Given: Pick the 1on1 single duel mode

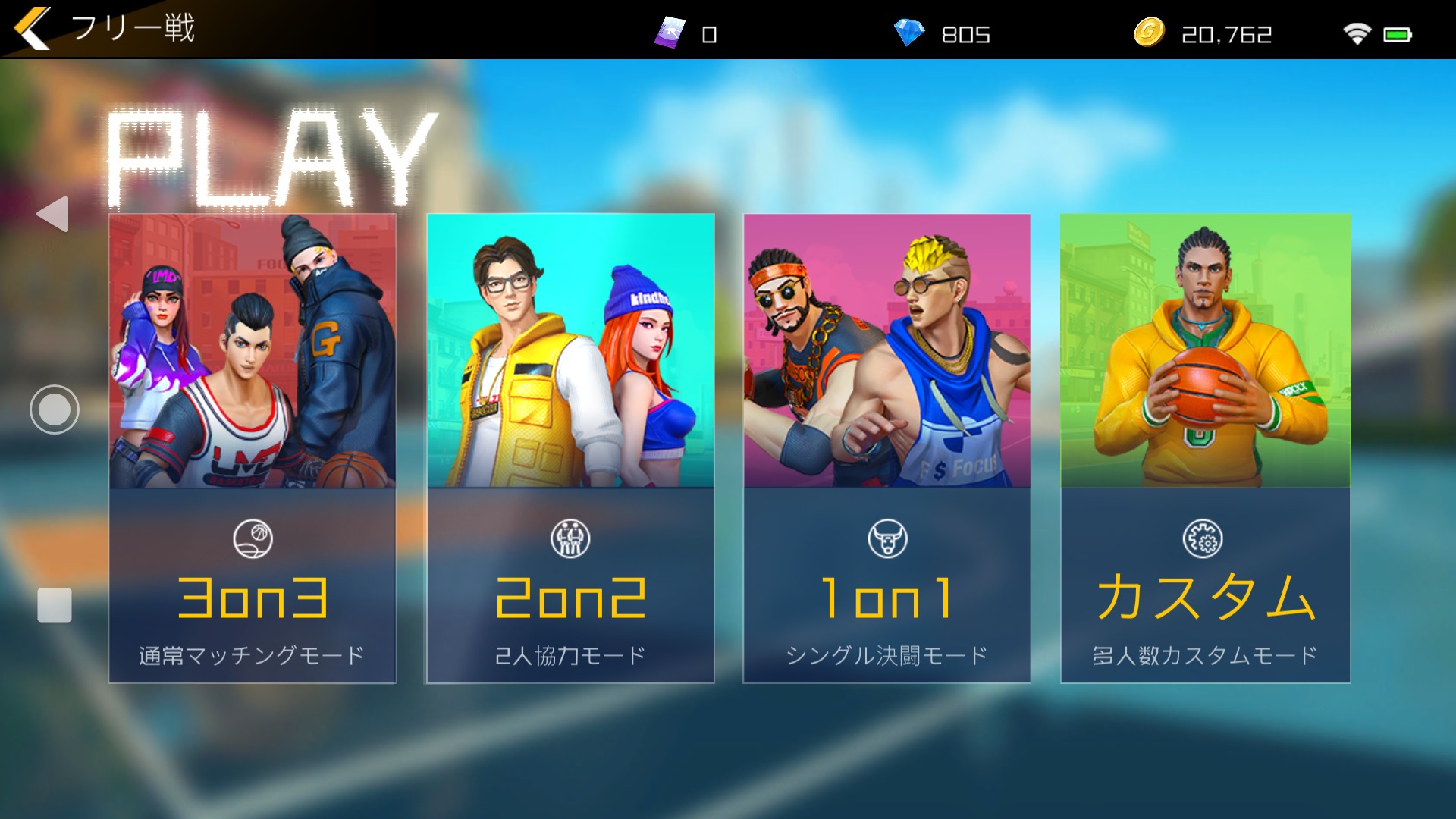Looking at the screenshot, I should tap(886, 447).
